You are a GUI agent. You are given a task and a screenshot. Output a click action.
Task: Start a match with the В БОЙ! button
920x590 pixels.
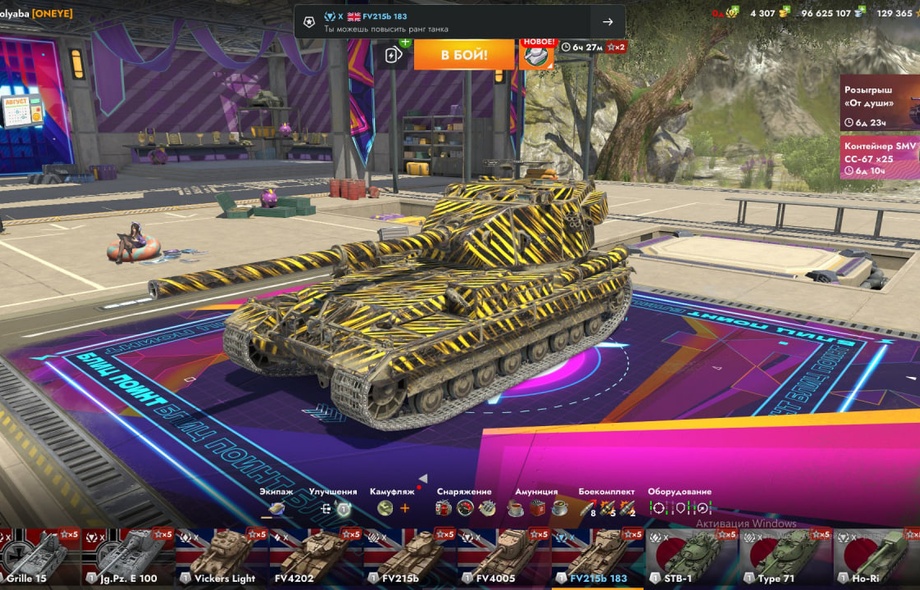(x=464, y=54)
